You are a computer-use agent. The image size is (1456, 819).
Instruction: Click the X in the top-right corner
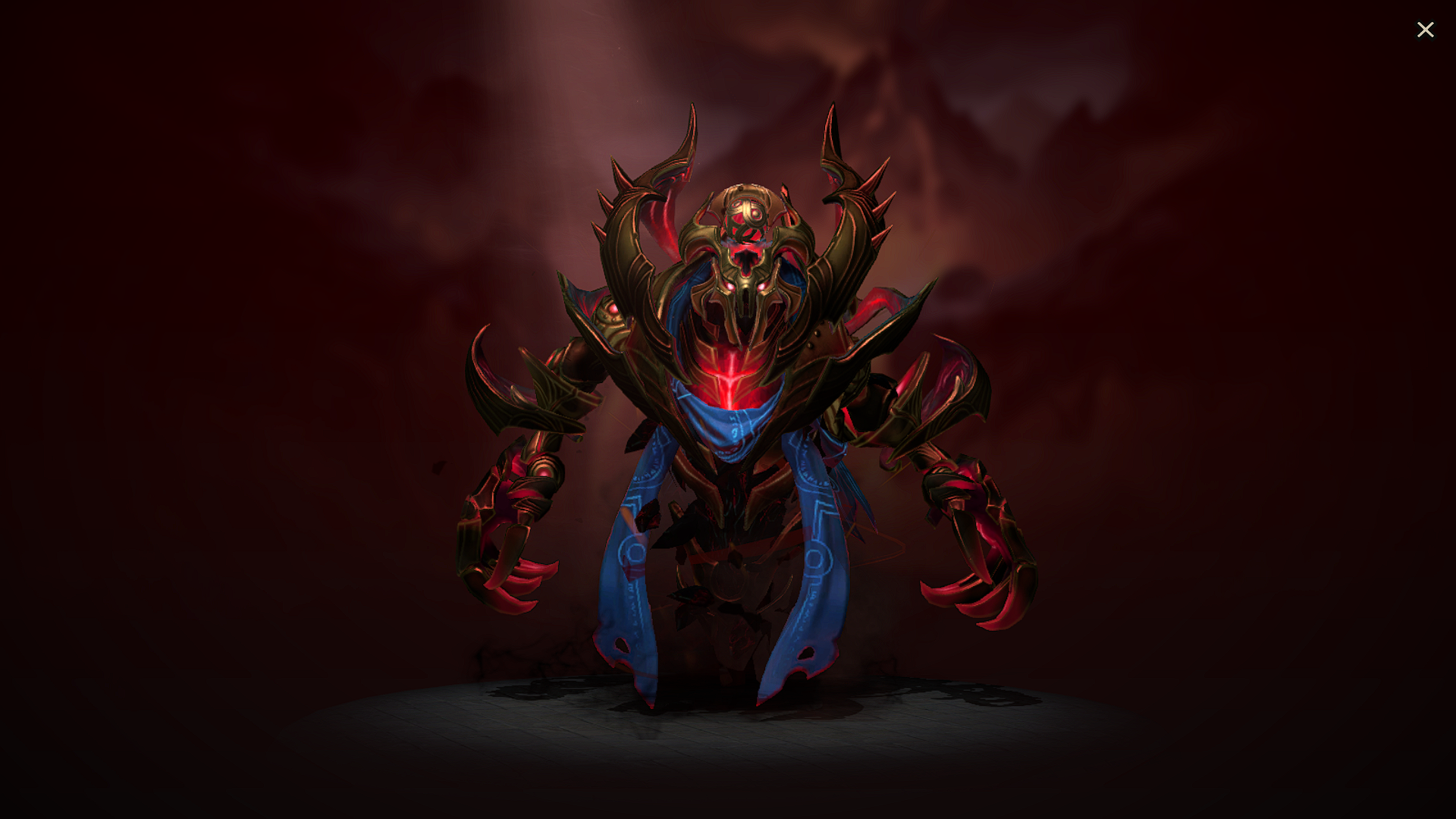tap(1426, 30)
